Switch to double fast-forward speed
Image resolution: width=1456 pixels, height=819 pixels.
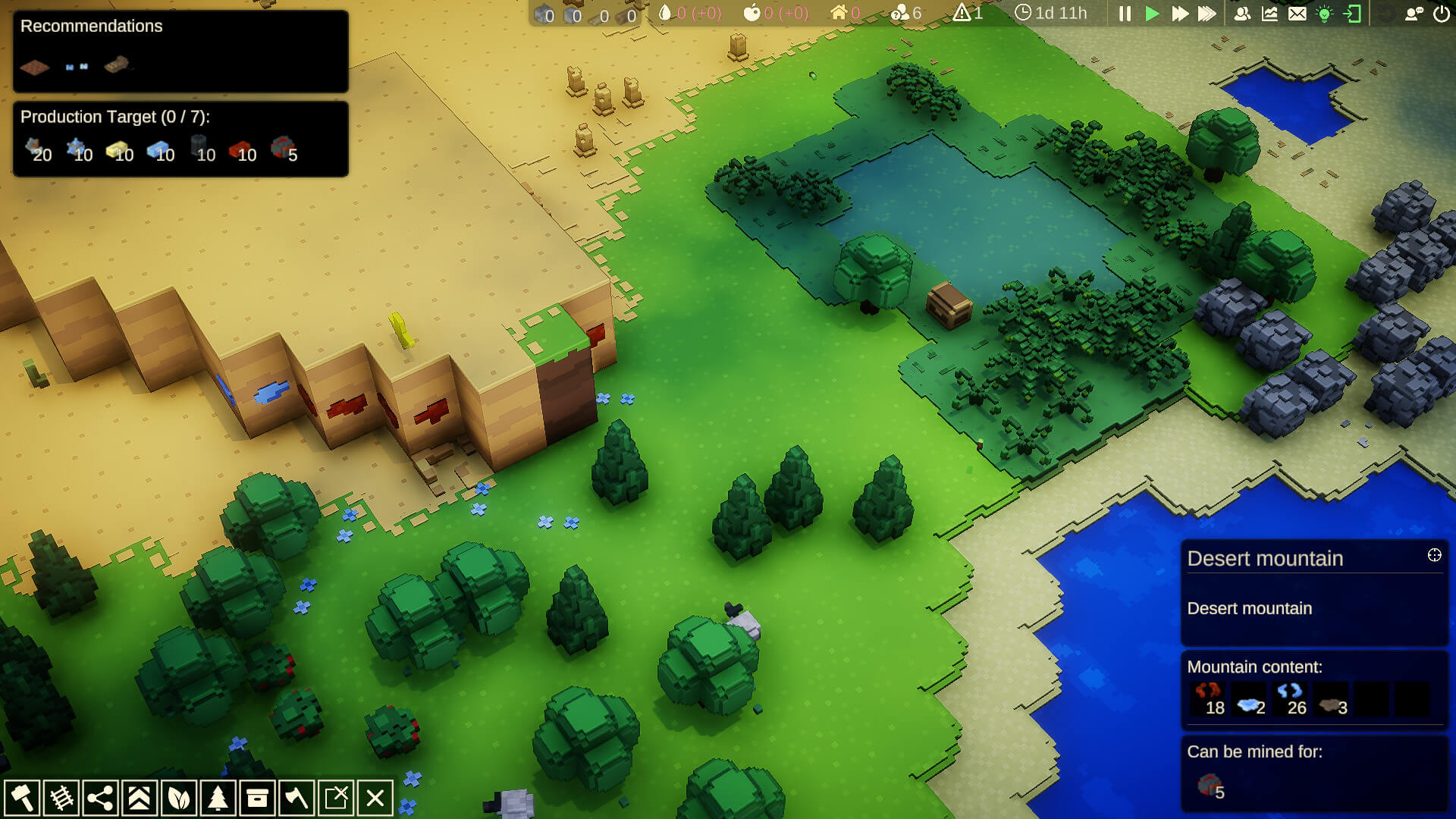click(x=1179, y=14)
